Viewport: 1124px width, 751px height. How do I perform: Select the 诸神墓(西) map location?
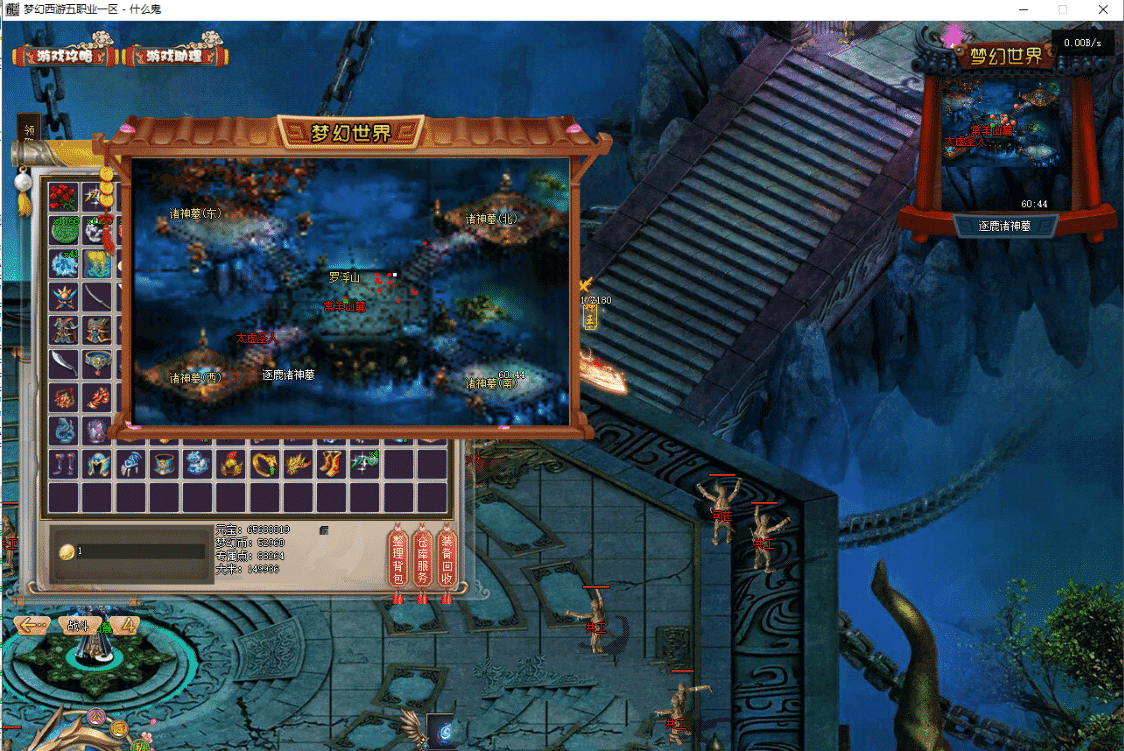[x=194, y=378]
